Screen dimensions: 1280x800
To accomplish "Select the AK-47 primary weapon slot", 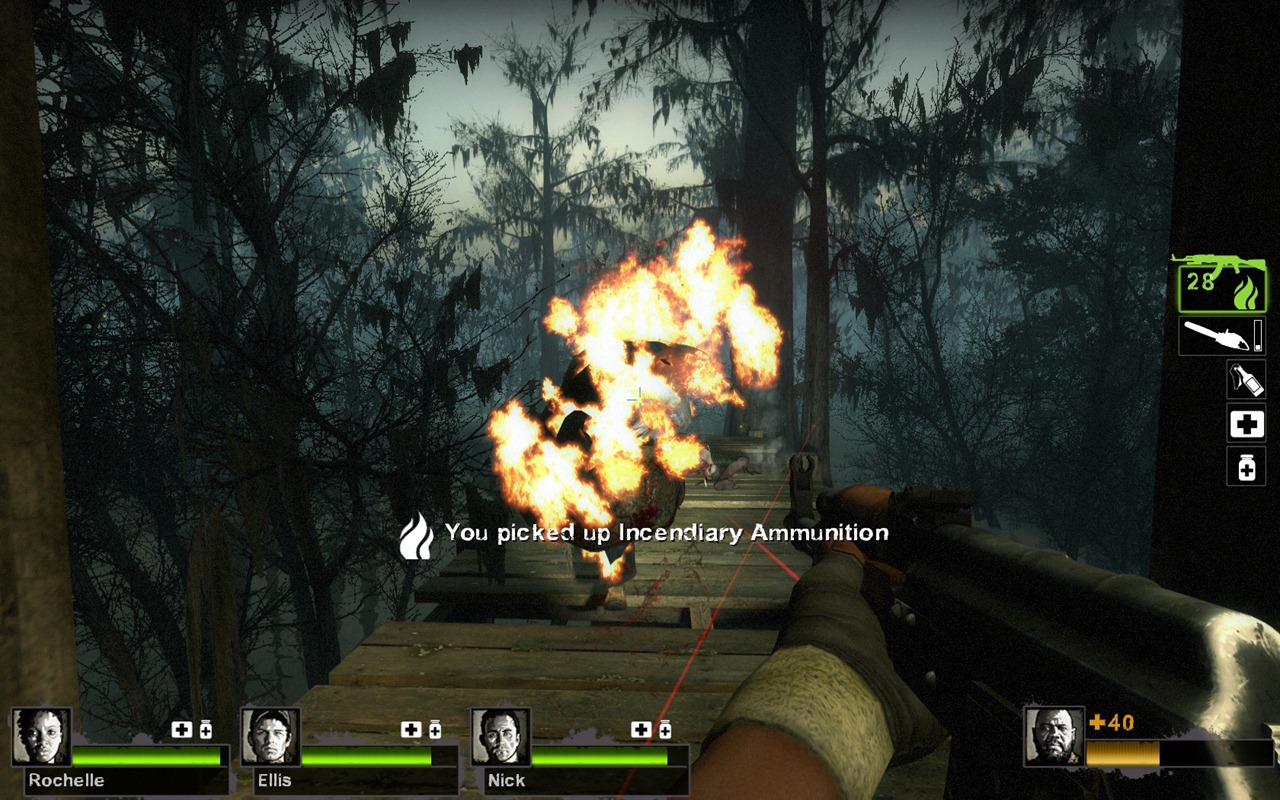I will [x=1221, y=284].
